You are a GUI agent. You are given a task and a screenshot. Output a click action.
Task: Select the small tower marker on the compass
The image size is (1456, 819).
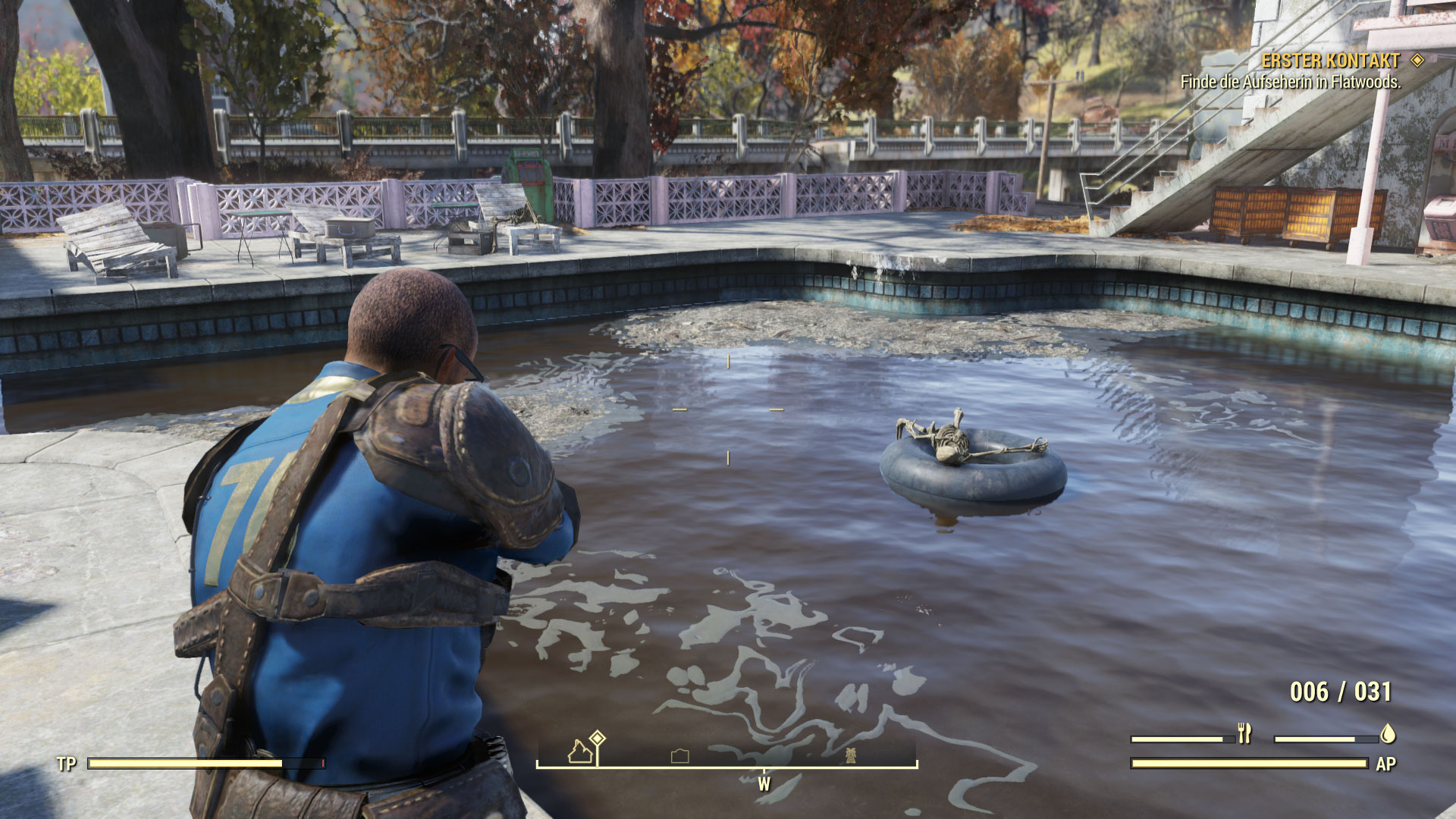pyautogui.click(x=850, y=755)
